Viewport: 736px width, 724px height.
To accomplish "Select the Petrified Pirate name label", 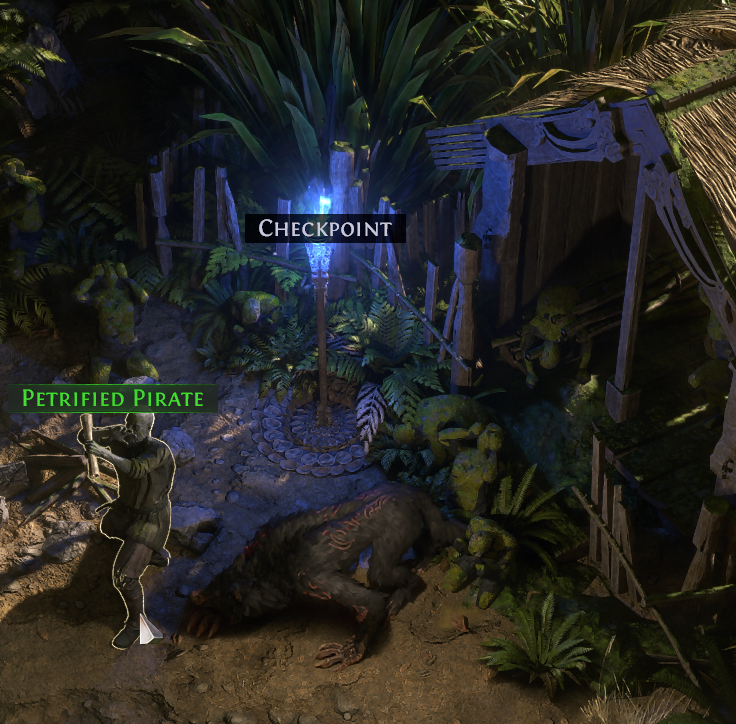I will (x=113, y=399).
